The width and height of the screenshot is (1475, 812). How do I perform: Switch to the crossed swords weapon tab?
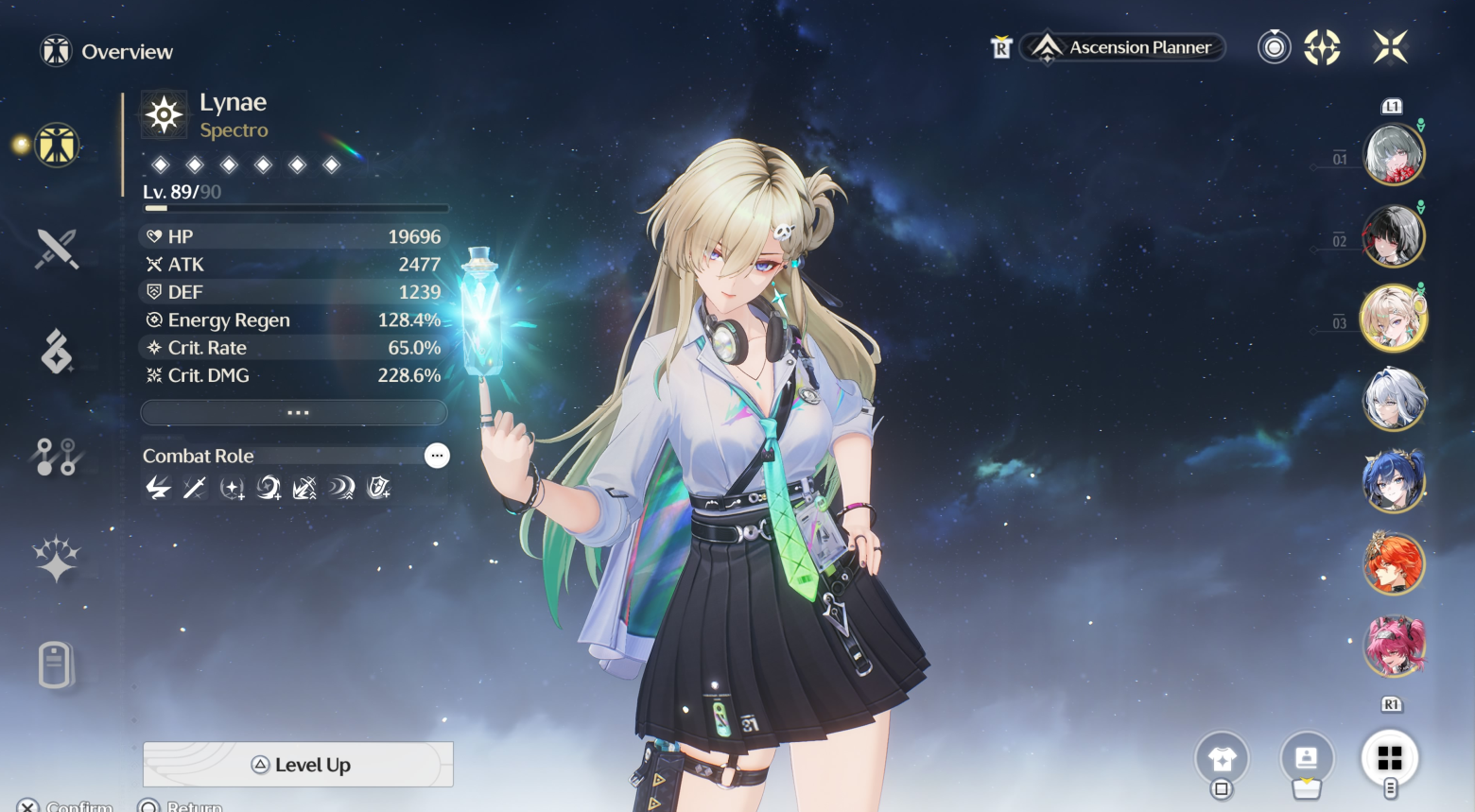tap(57, 250)
